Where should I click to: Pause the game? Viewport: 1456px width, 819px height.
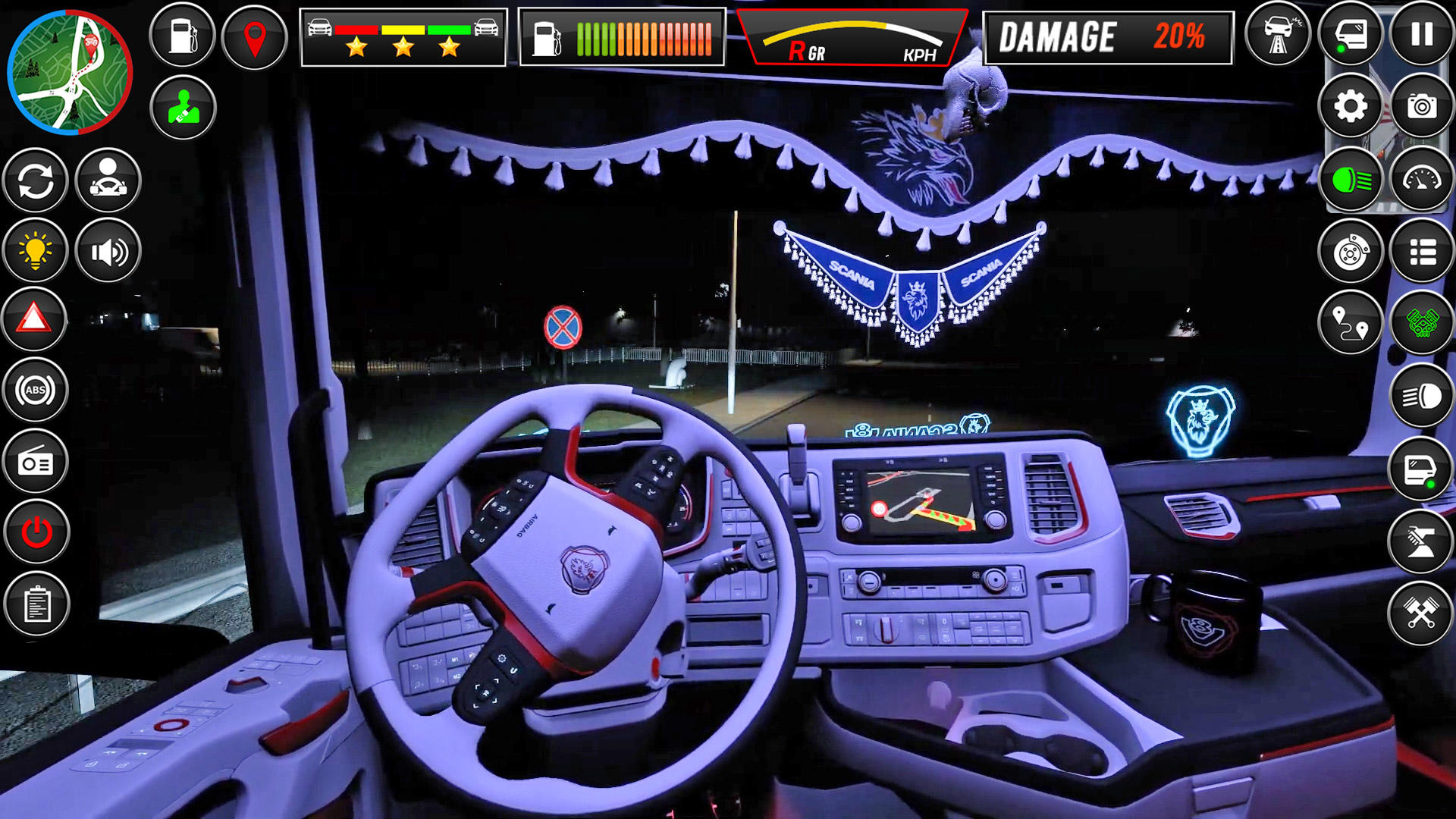pos(1424,33)
